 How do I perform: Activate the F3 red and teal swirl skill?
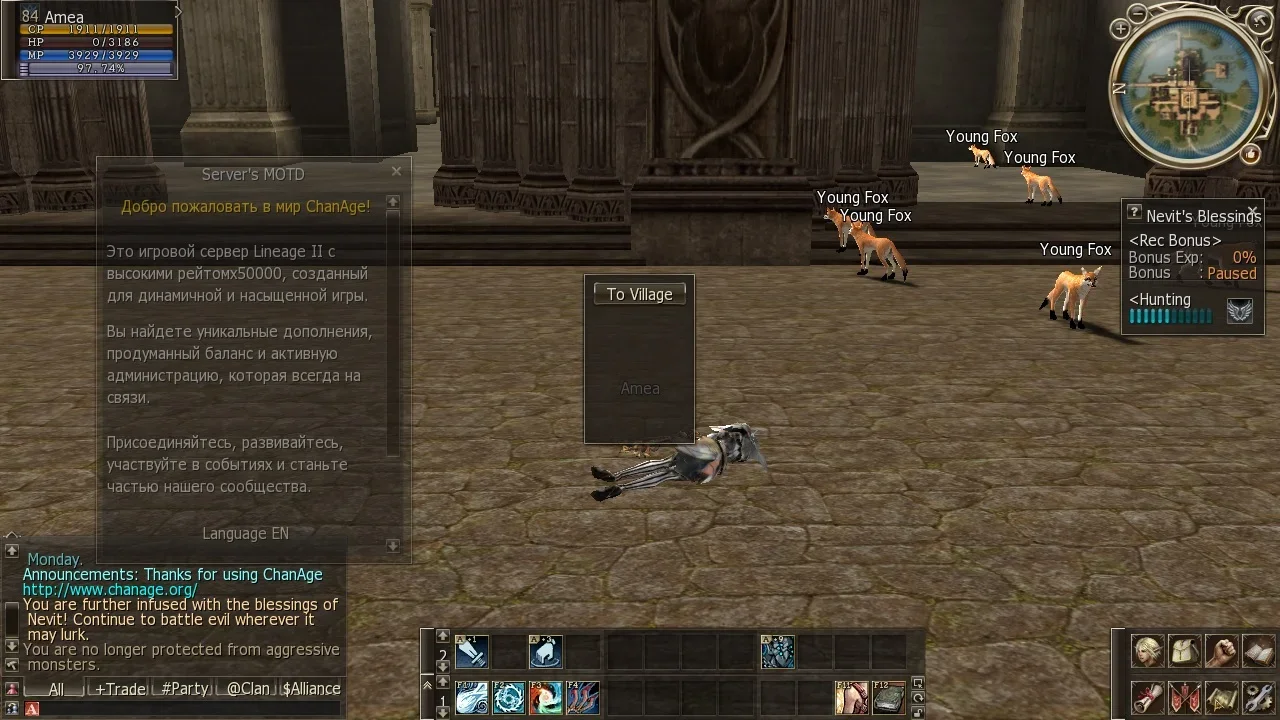[546, 697]
